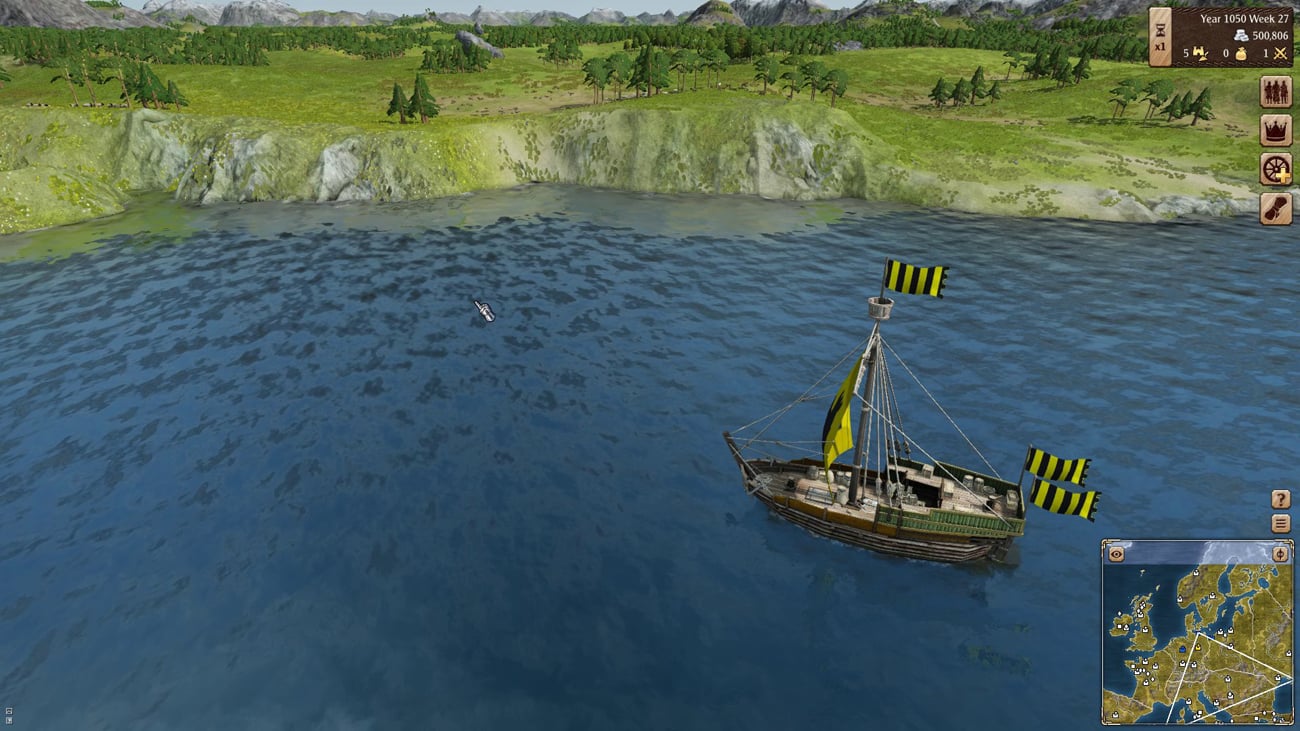Open the list menu below the help button
The height and width of the screenshot is (731, 1300).
tap(1280, 523)
